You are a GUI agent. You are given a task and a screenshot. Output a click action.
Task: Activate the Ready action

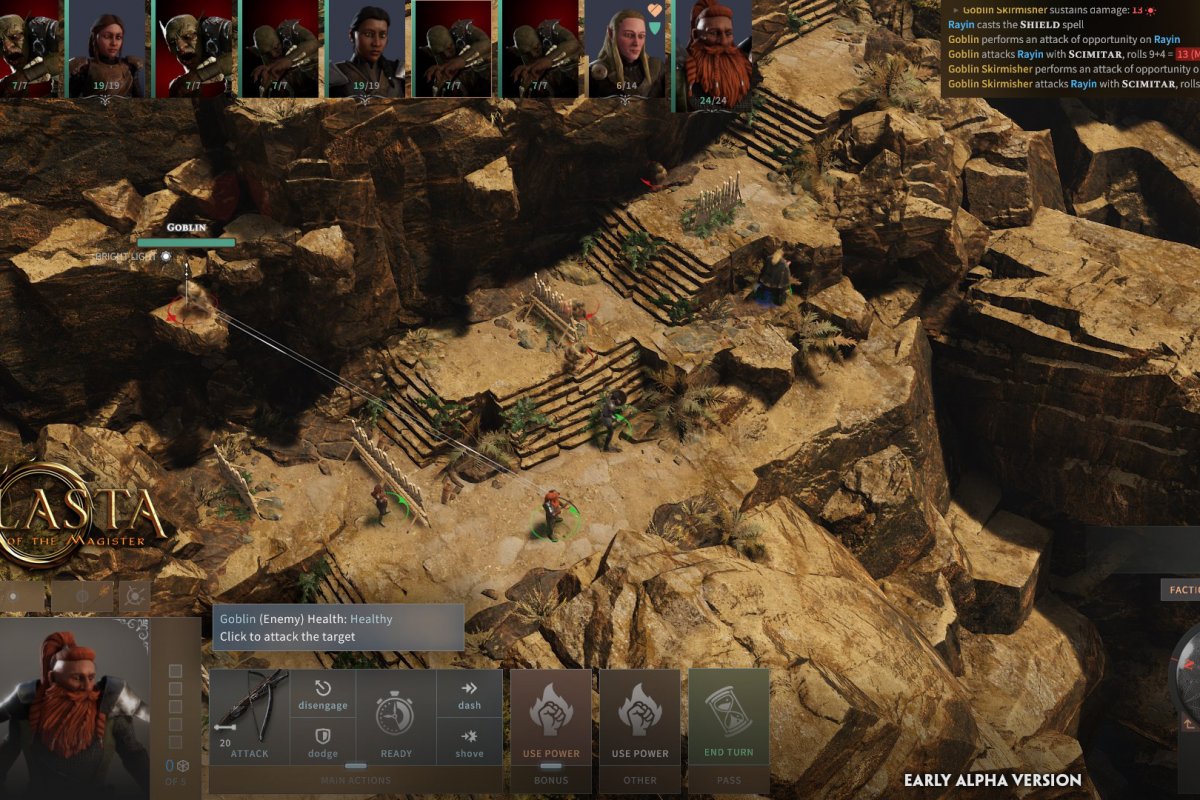point(396,718)
